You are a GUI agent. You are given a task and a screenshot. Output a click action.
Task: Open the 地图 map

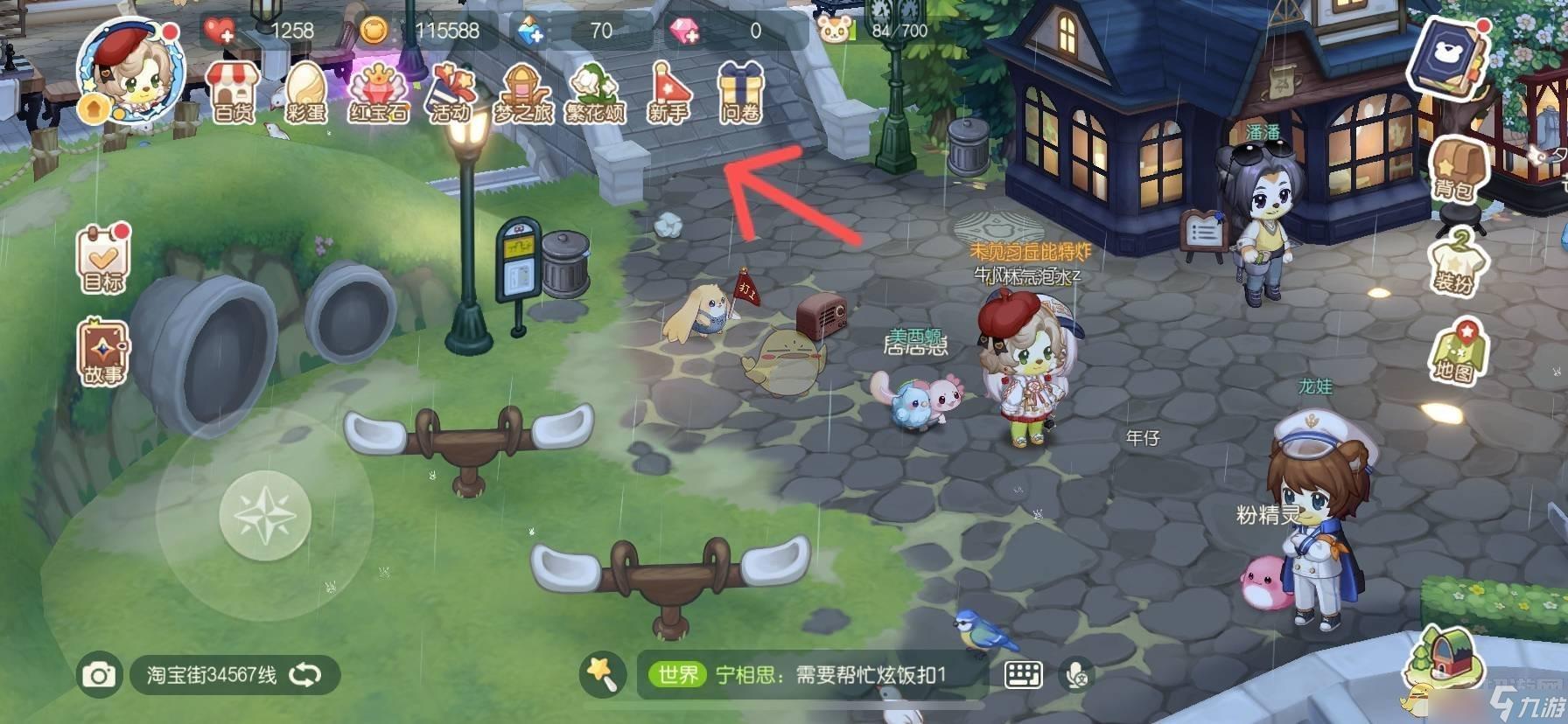[x=1454, y=352]
